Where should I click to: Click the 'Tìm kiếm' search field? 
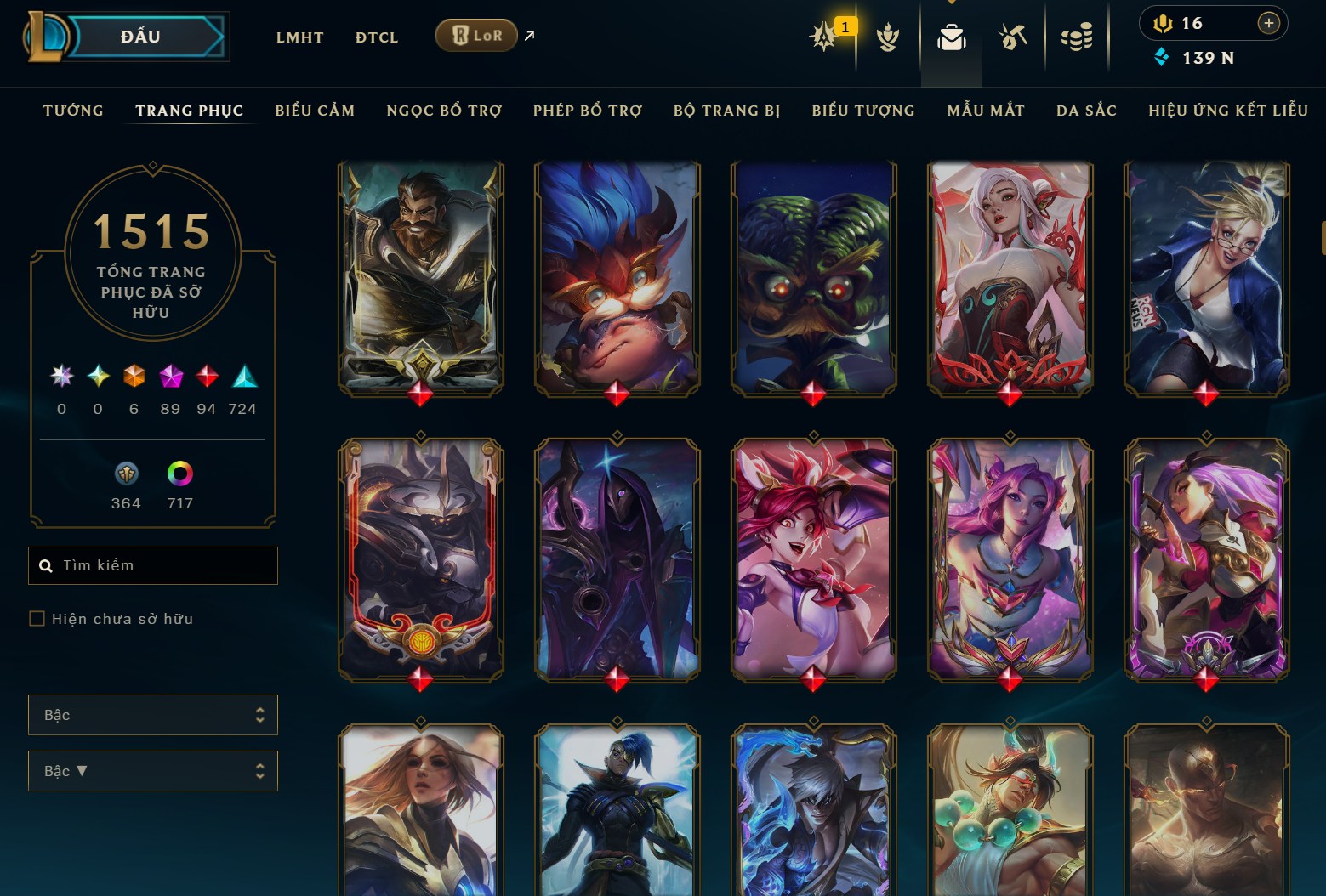(x=153, y=565)
